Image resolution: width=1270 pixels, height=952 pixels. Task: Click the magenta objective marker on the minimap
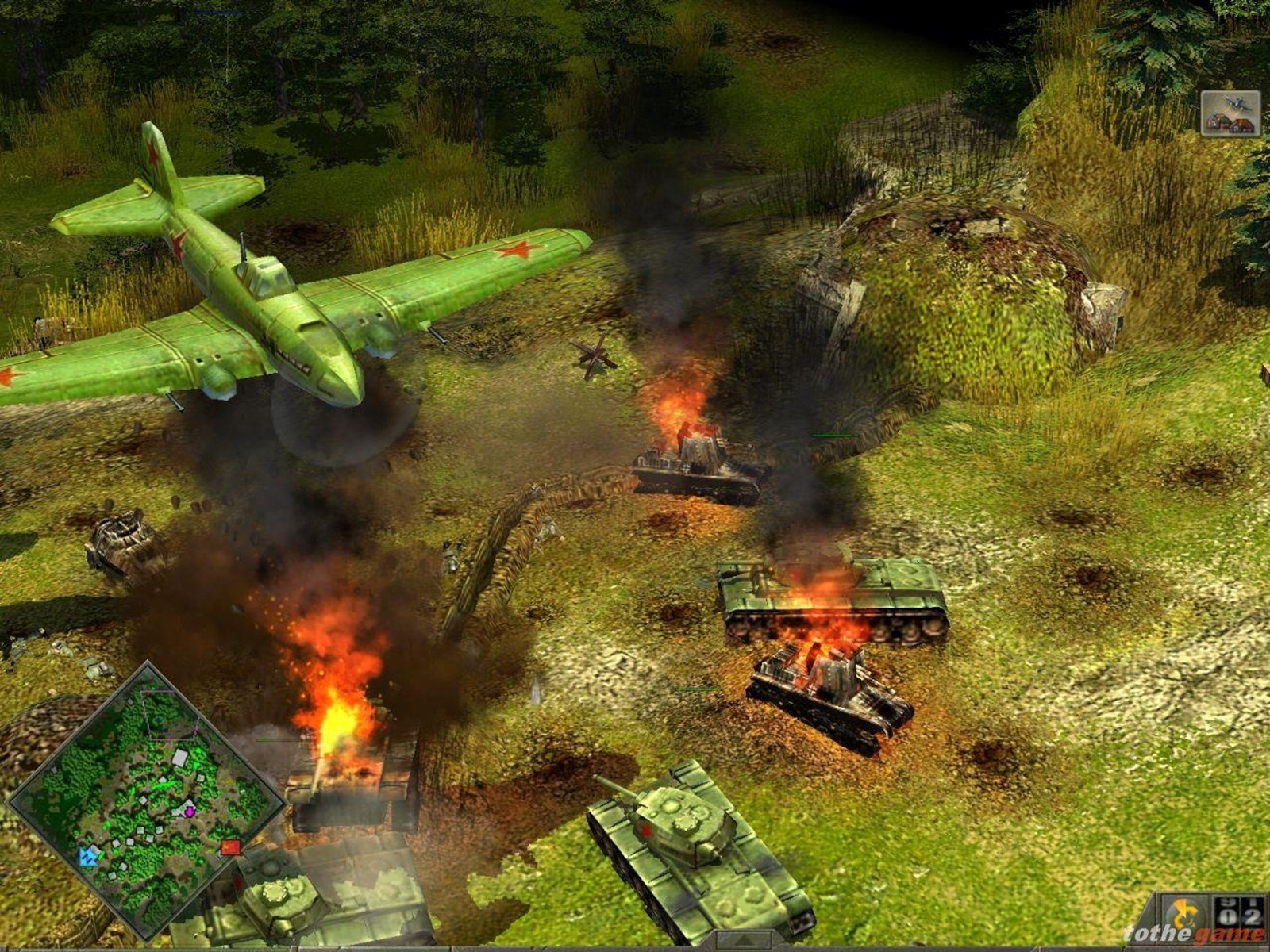190,812
